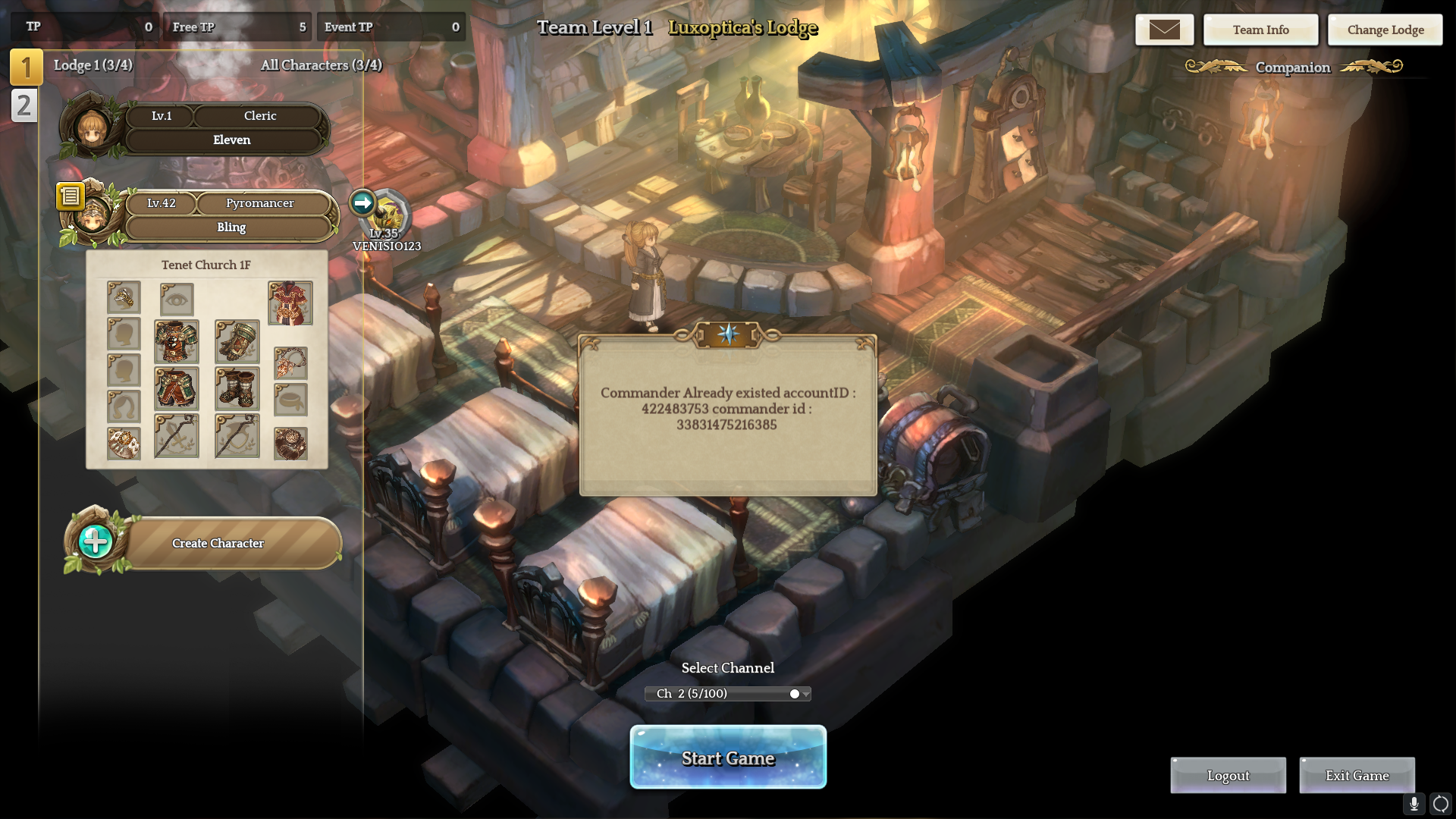The image size is (1456, 819).
Task: Open the Team Info panel
Action: click(x=1260, y=30)
